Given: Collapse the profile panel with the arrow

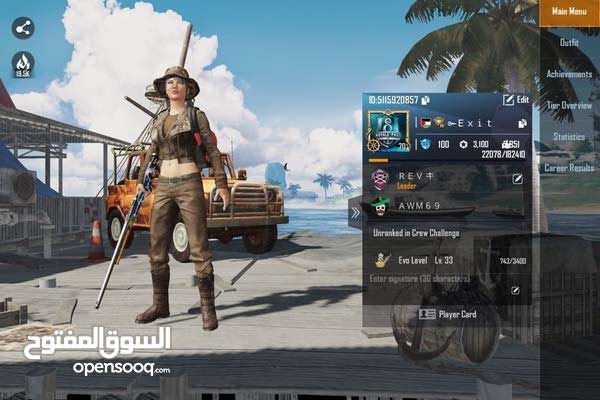Looking at the screenshot, I should point(354,212).
